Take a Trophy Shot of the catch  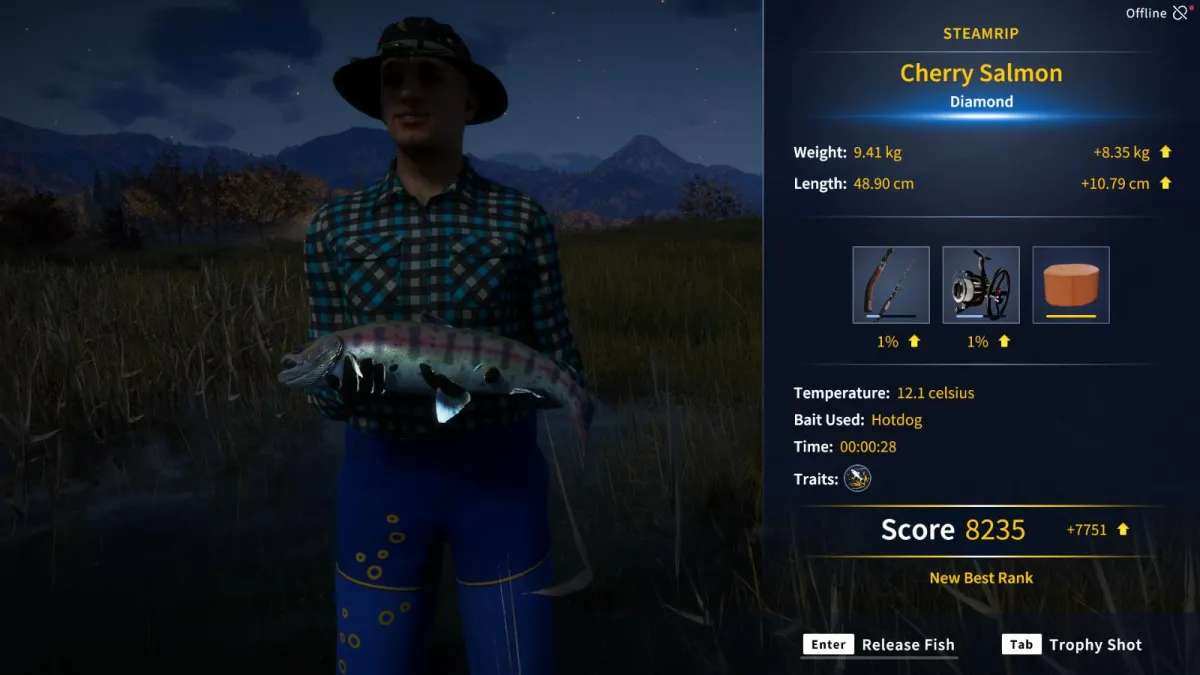(x=1072, y=645)
